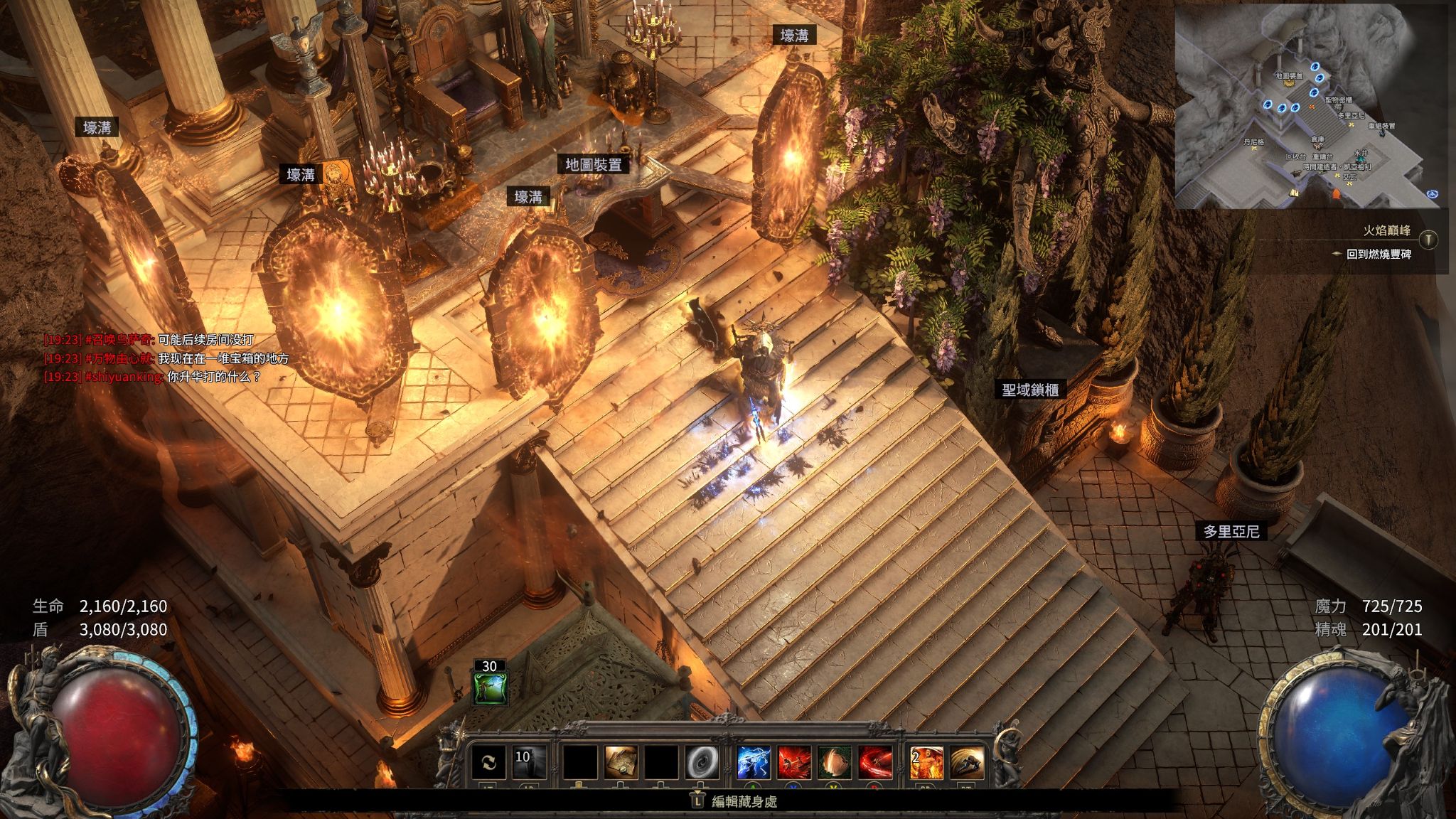Select the 多里亞尼 name label

[1231, 531]
